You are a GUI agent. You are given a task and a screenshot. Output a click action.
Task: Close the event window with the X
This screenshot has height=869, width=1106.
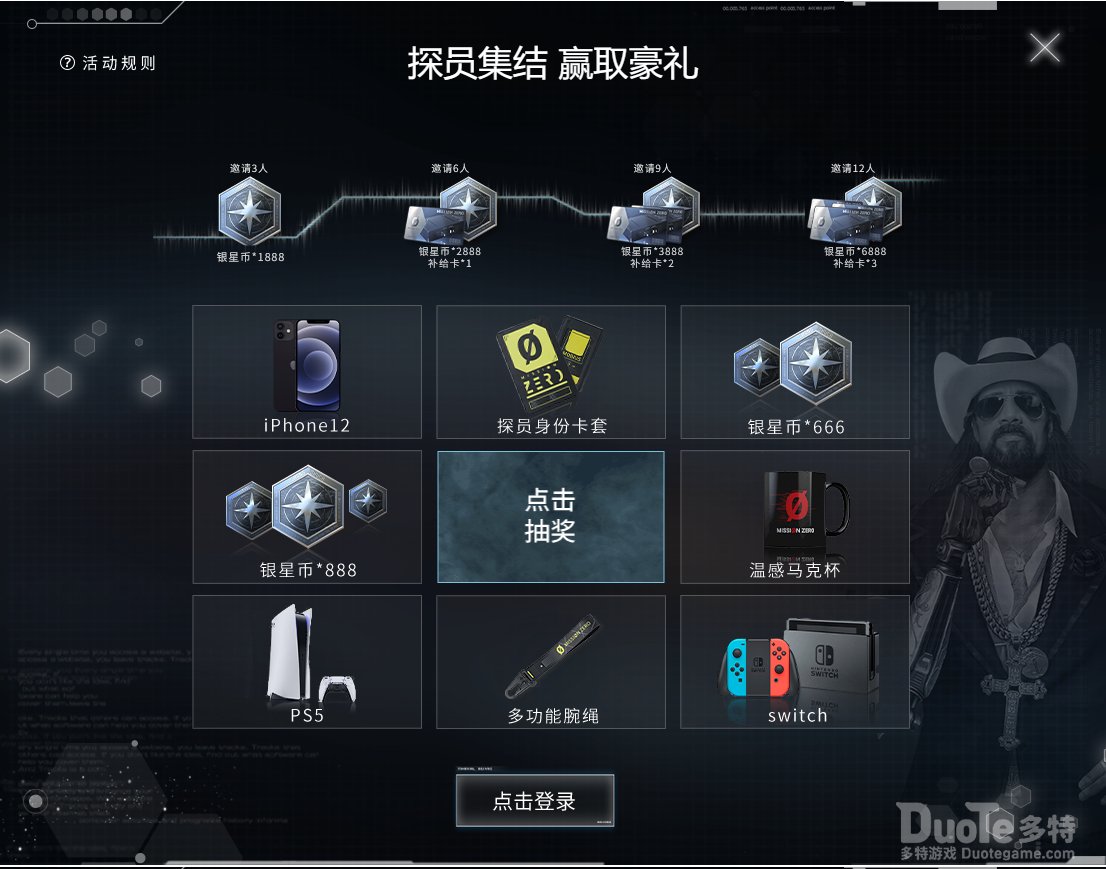[1044, 47]
